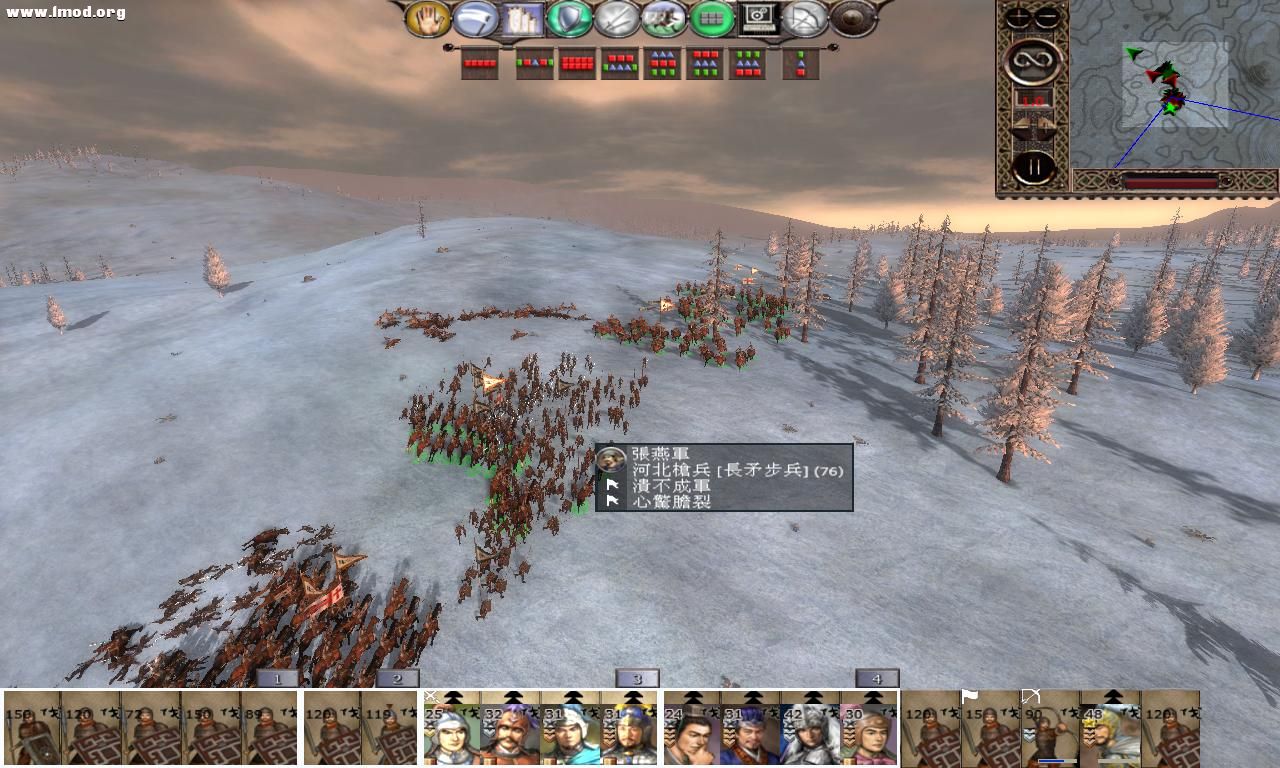Screen dimensions: 1280x768
Task: Click the rightmost round shield icon on toolbar
Action: pos(850,18)
